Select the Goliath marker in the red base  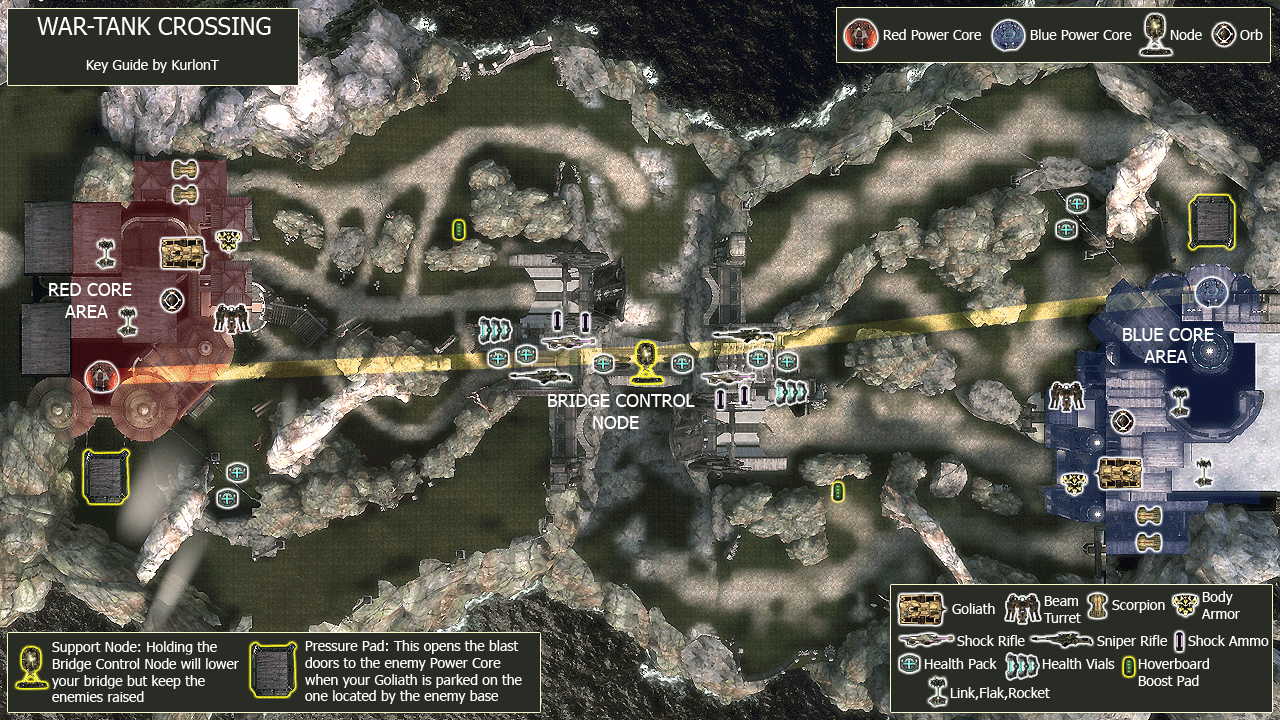point(183,252)
